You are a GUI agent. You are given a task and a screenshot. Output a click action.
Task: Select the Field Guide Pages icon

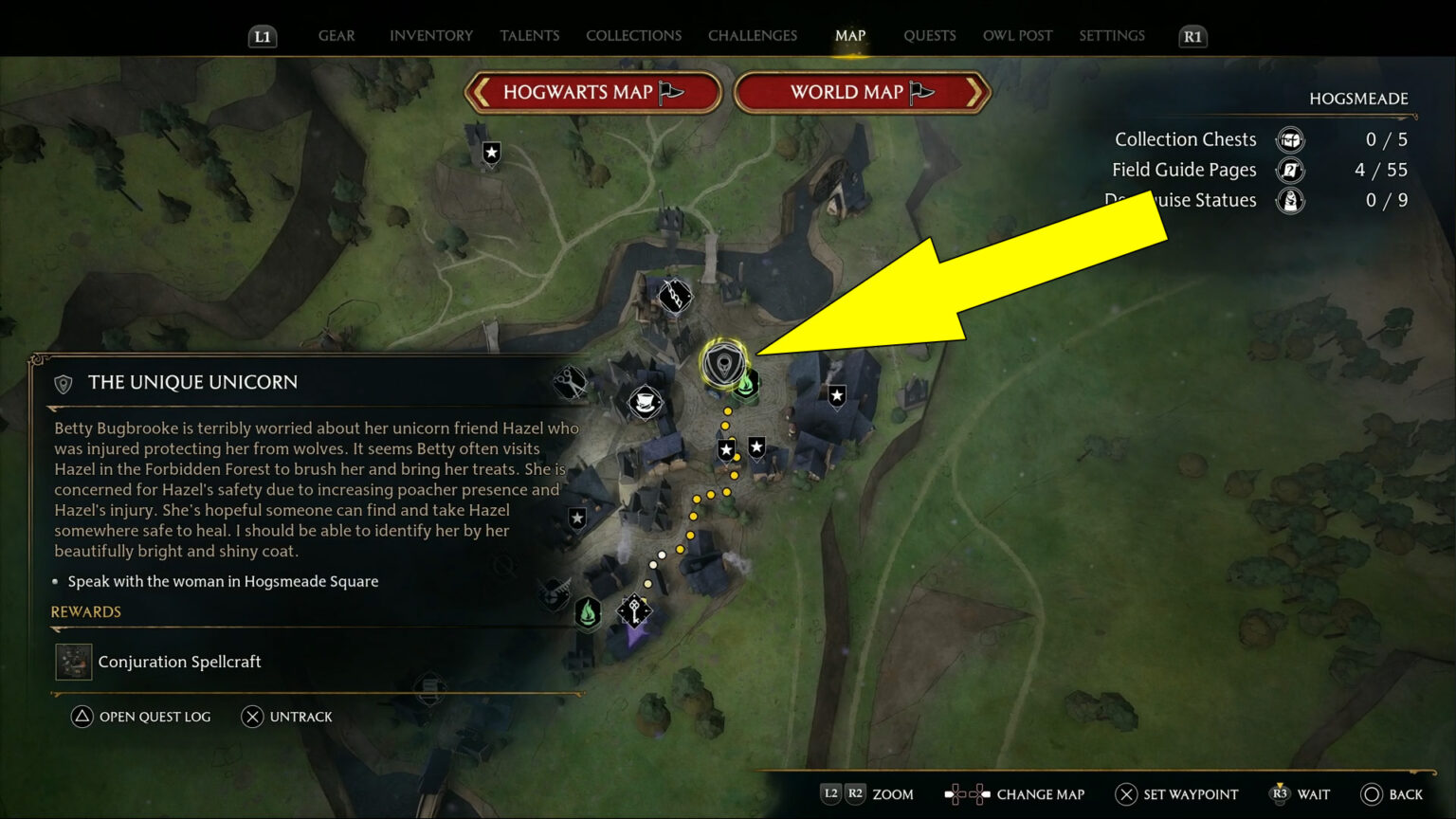[x=1290, y=171]
